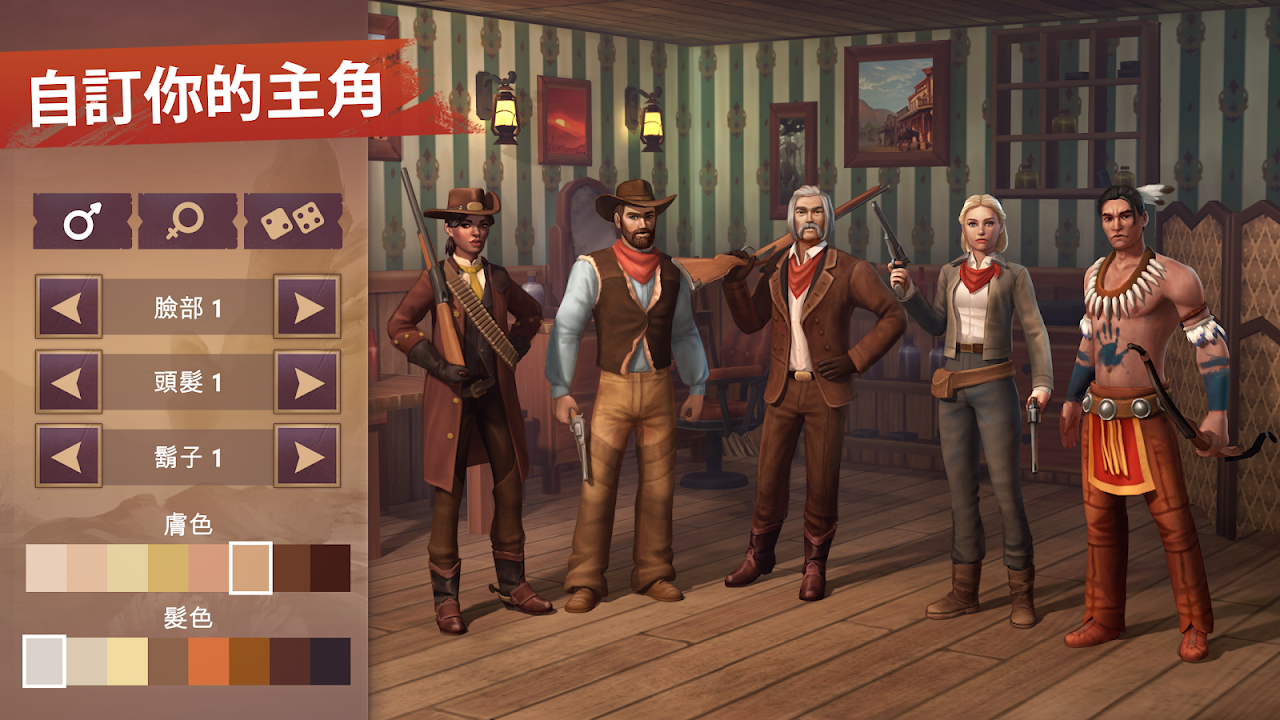This screenshot has height=720, width=1280.
Task: Pick the palest pink skin tone swatch
Action: 46,568
